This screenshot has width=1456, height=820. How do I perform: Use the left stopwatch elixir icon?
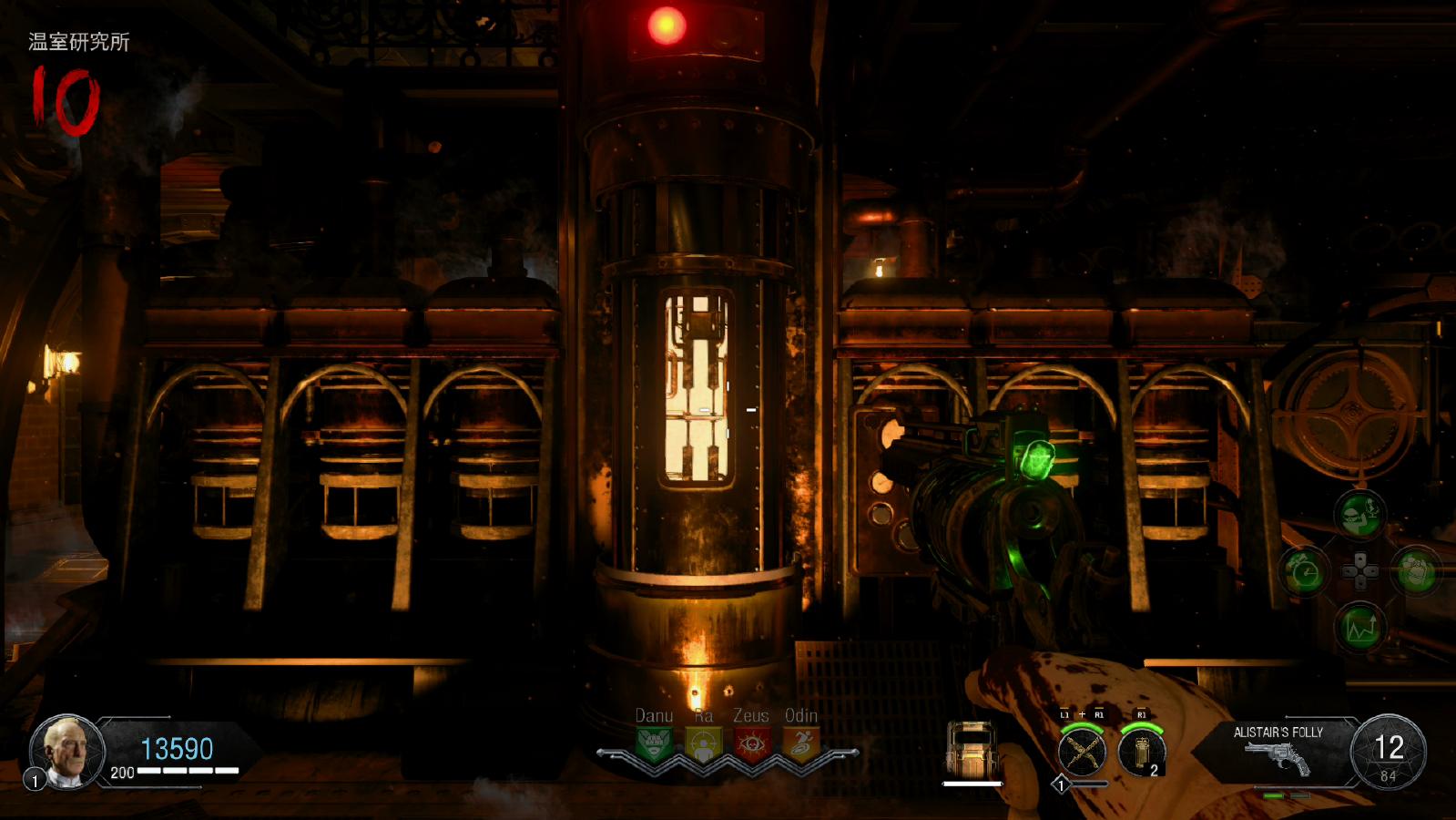[1304, 572]
